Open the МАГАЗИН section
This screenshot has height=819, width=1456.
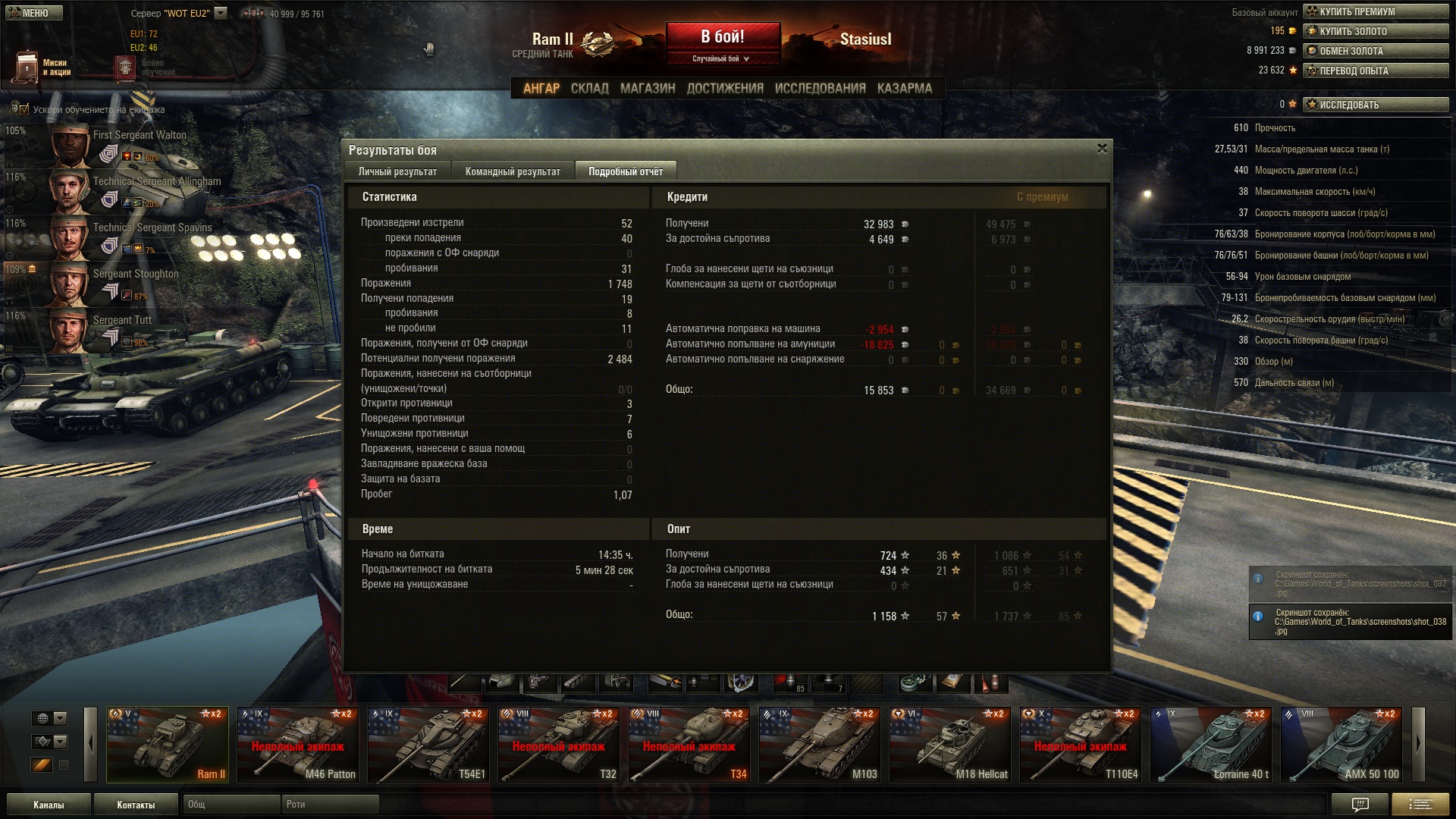[x=647, y=89]
